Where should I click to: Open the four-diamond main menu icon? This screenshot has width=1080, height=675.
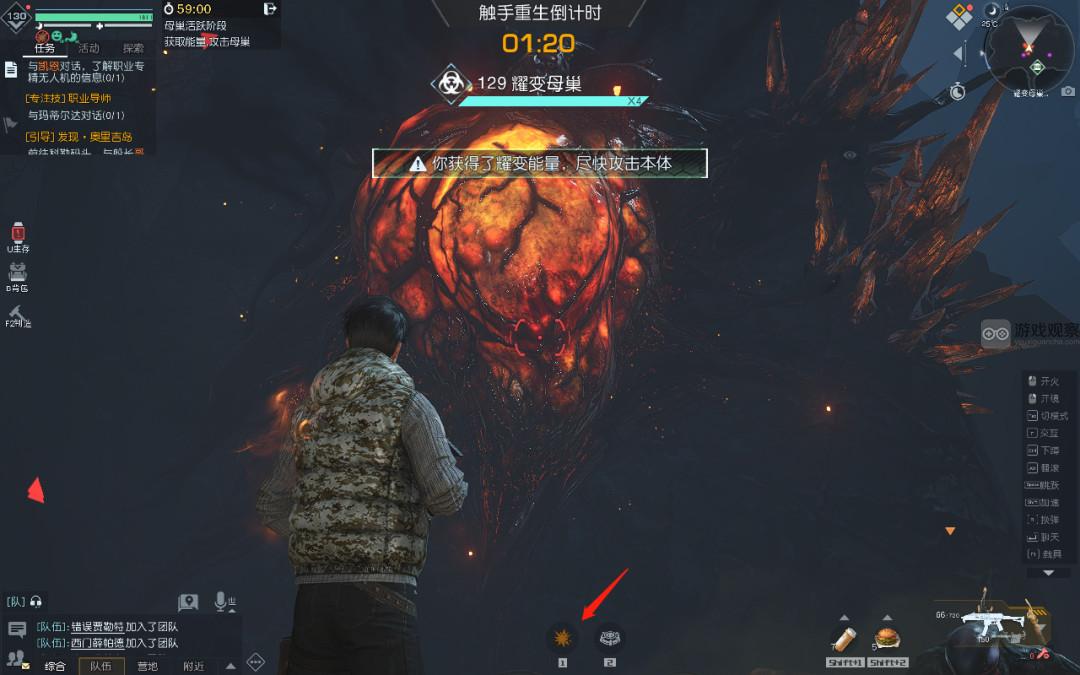point(959,17)
